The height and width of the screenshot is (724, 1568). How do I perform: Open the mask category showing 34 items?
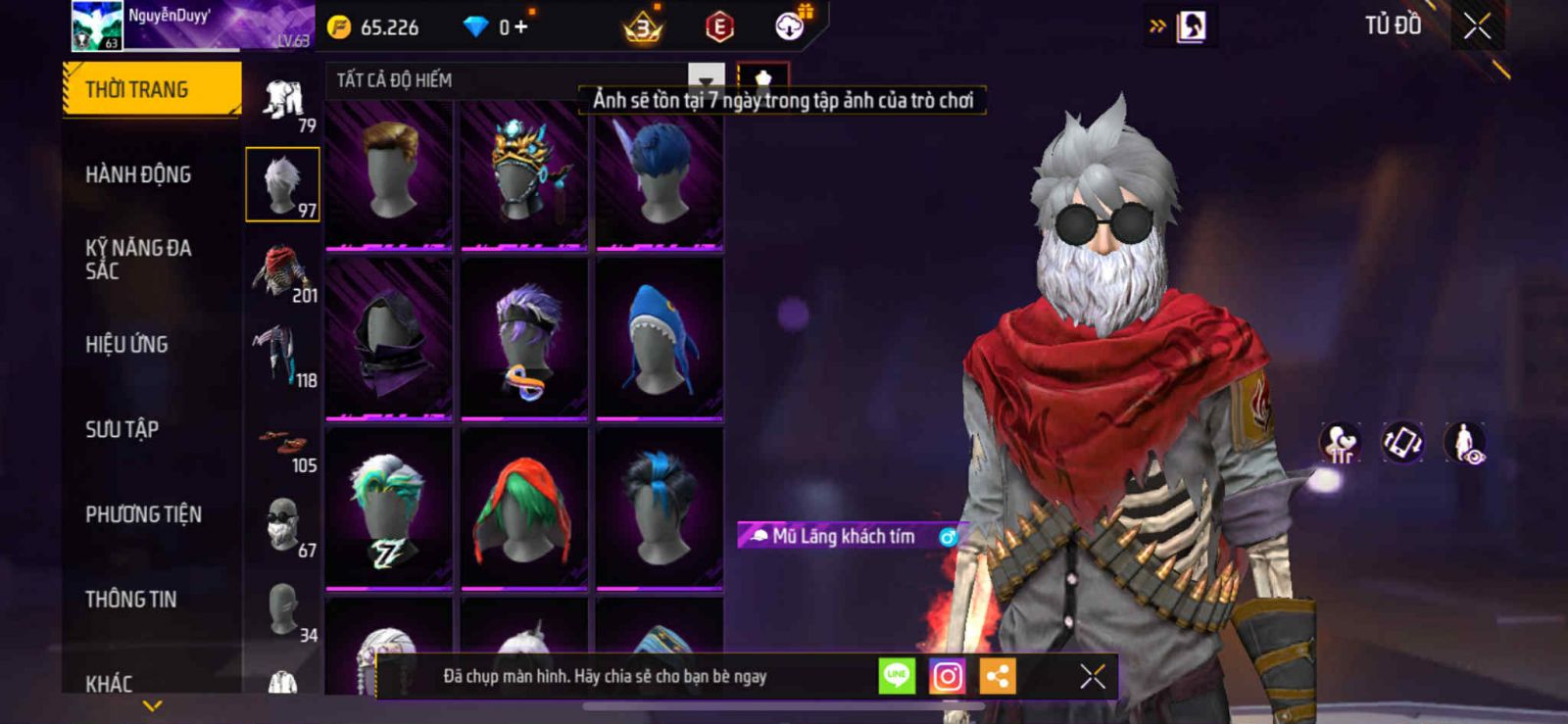286,613
